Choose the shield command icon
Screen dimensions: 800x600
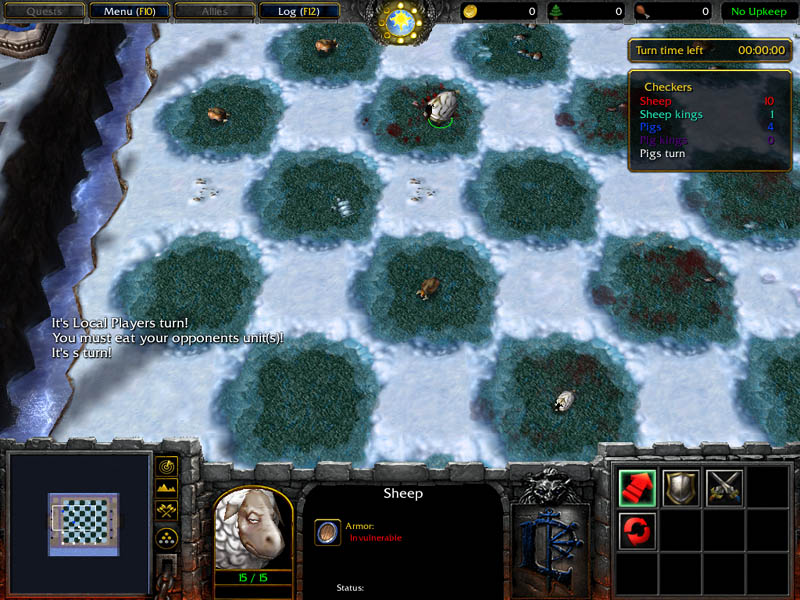[x=681, y=487]
